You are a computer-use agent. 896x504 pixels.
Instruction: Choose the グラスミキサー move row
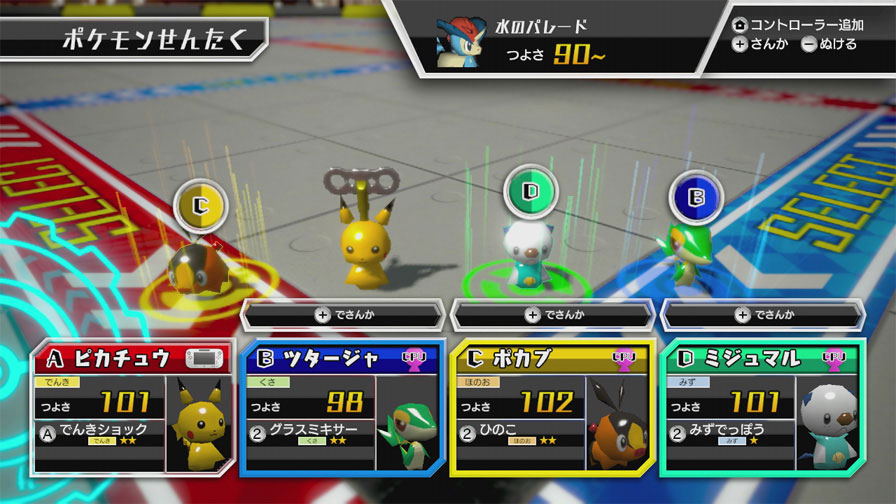tap(310, 430)
